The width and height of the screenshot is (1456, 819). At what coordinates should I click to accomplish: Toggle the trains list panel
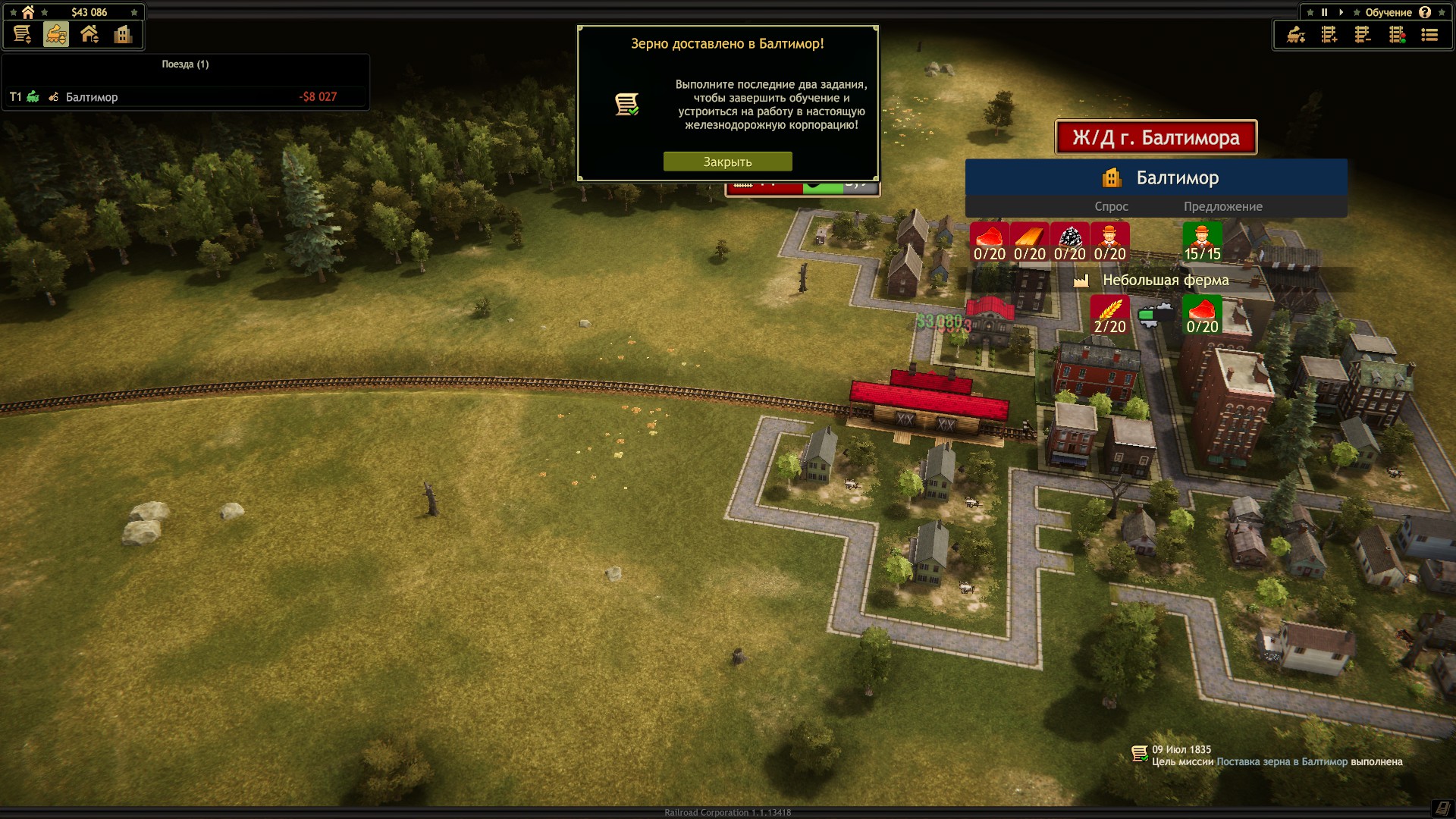pyautogui.click(x=55, y=34)
